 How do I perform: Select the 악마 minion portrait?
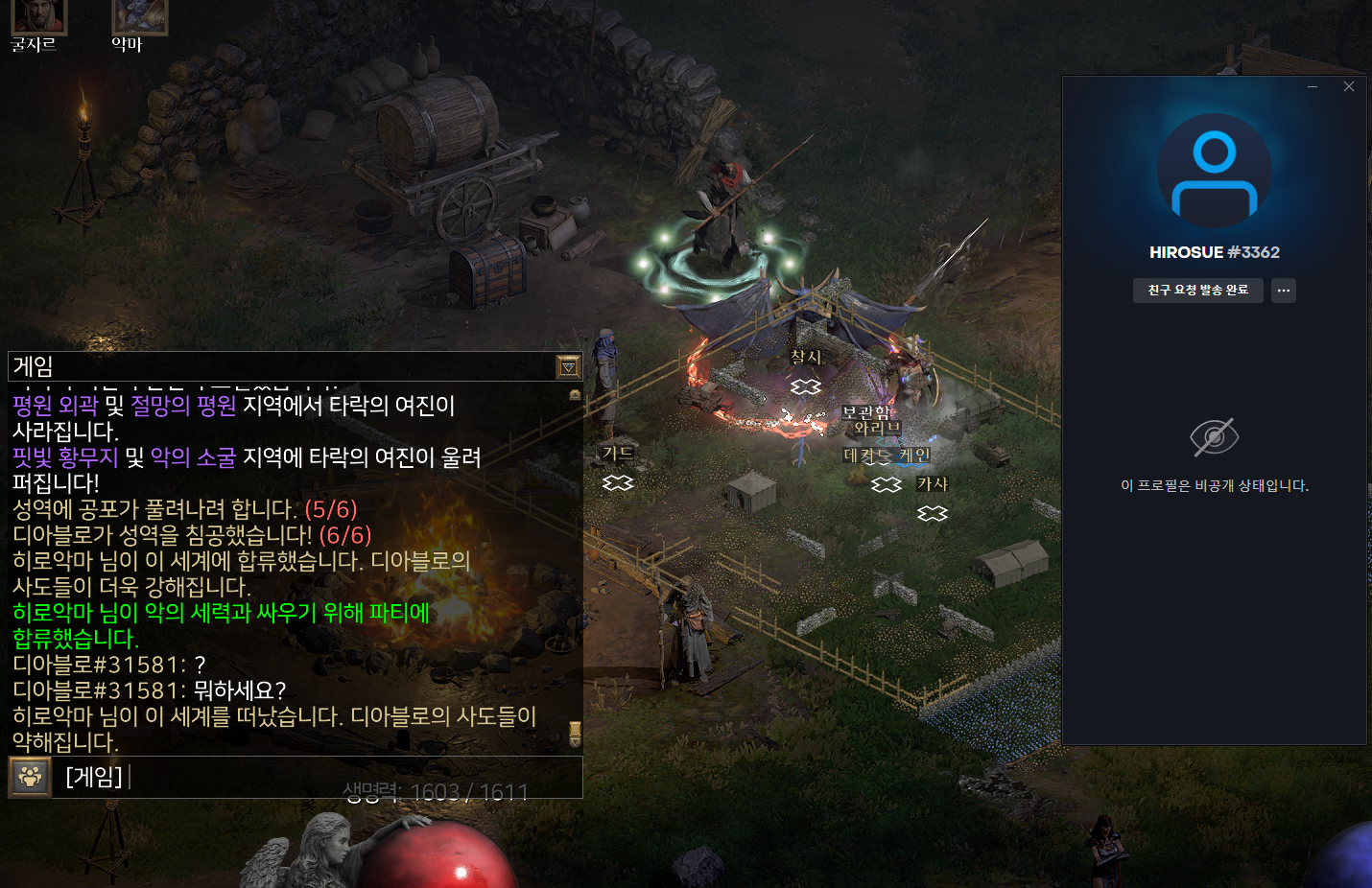coord(139,15)
